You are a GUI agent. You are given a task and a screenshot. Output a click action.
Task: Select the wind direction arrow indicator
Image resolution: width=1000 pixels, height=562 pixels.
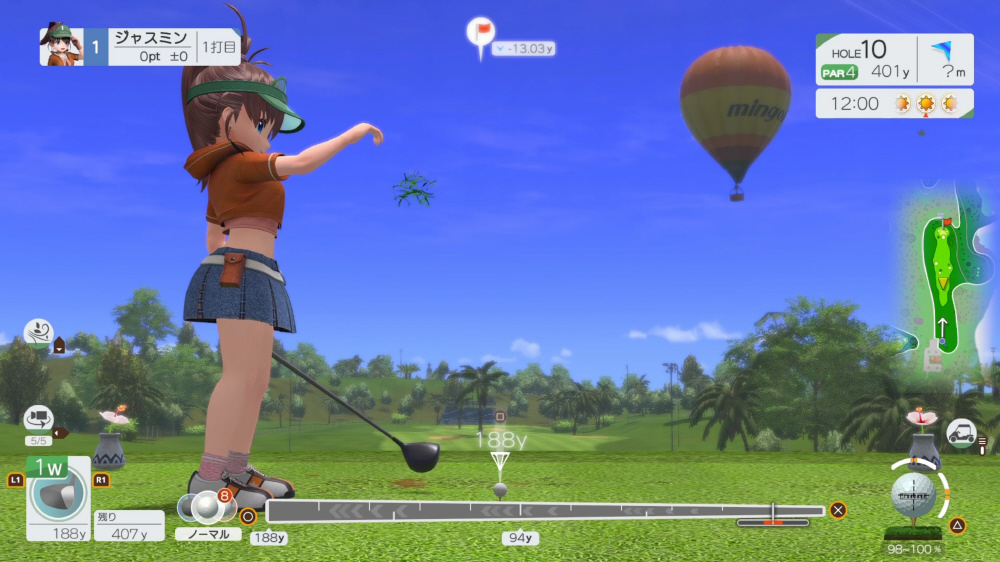(940, 49)
